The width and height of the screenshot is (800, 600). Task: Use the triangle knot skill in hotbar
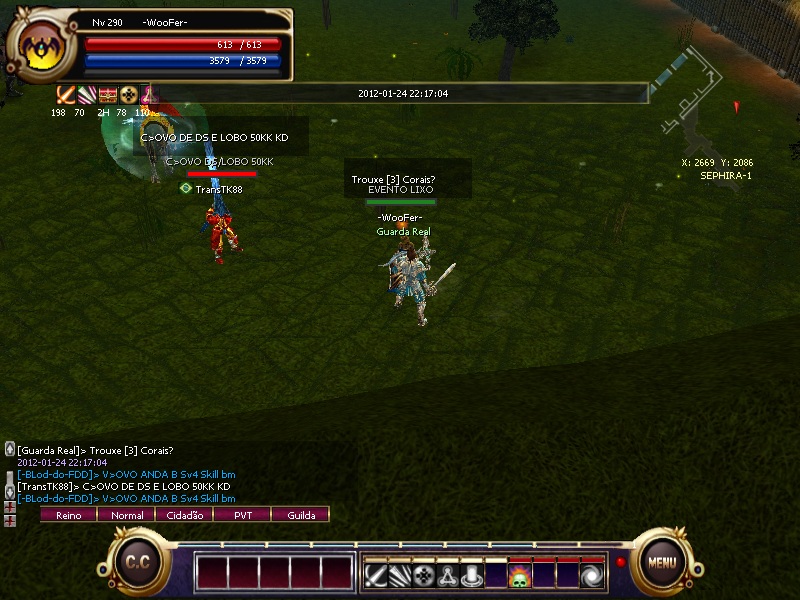pos(448,577)
